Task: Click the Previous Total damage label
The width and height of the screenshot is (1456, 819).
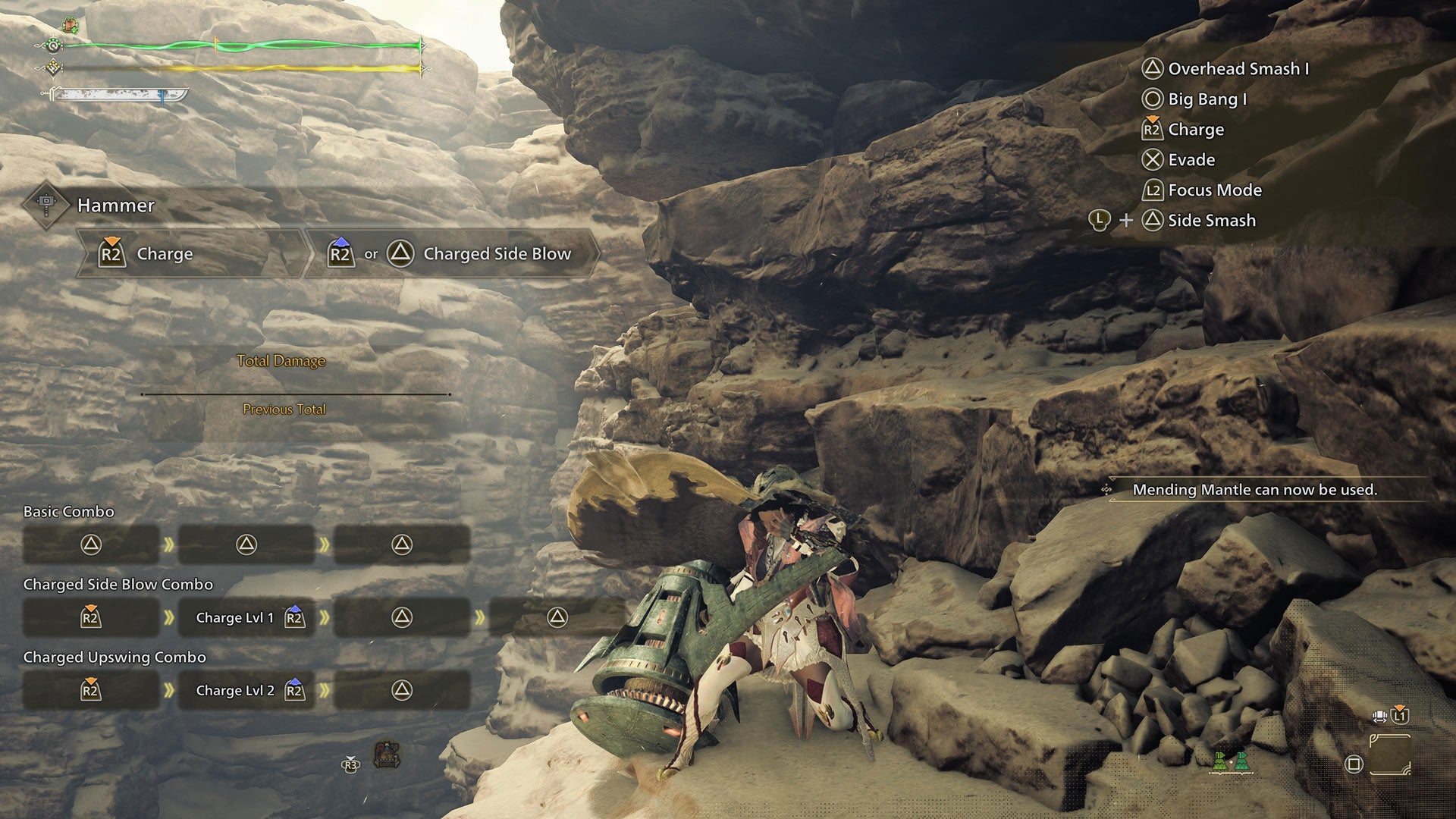Action: (284, 409)
